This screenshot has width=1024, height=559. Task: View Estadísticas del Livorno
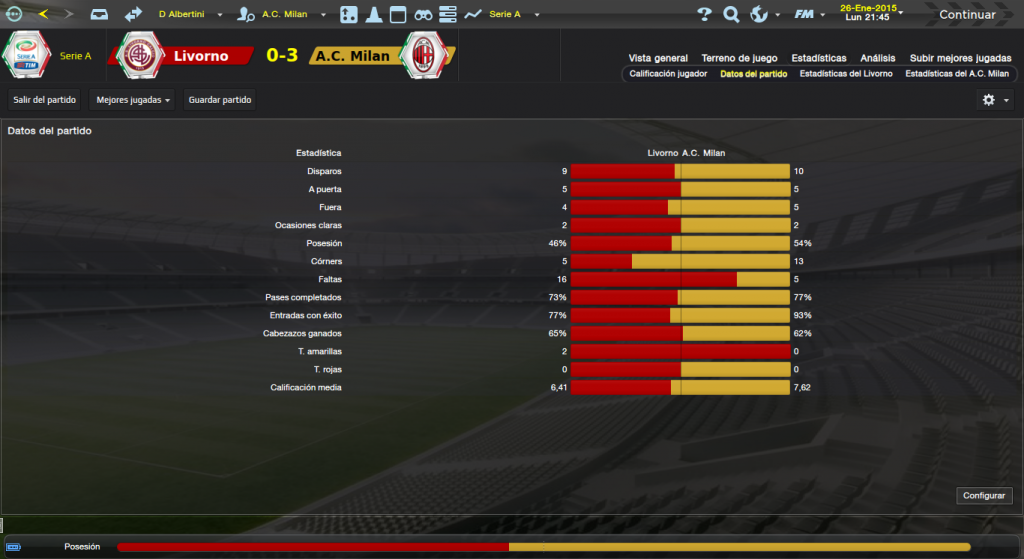click(x=846, y=74)
